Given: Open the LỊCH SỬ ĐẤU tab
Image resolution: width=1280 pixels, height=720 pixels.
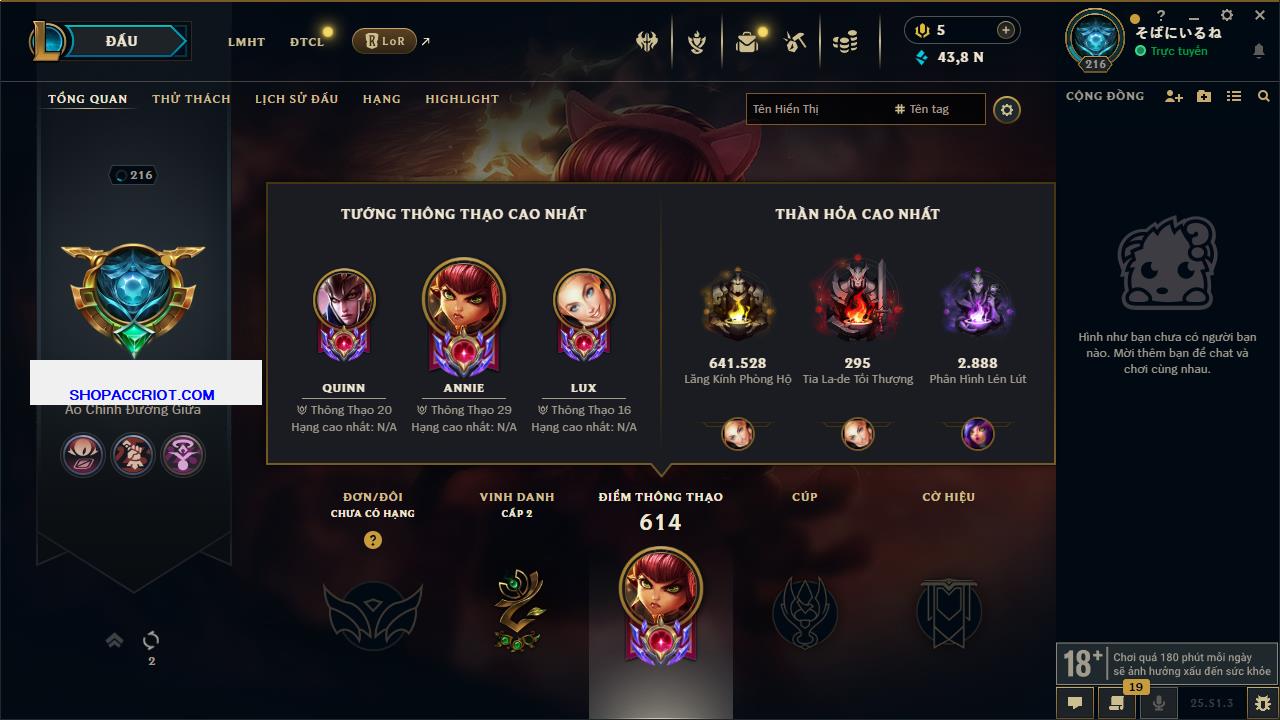Looking at the screenshot, I should pyautogui.click(x=296, y=99).
